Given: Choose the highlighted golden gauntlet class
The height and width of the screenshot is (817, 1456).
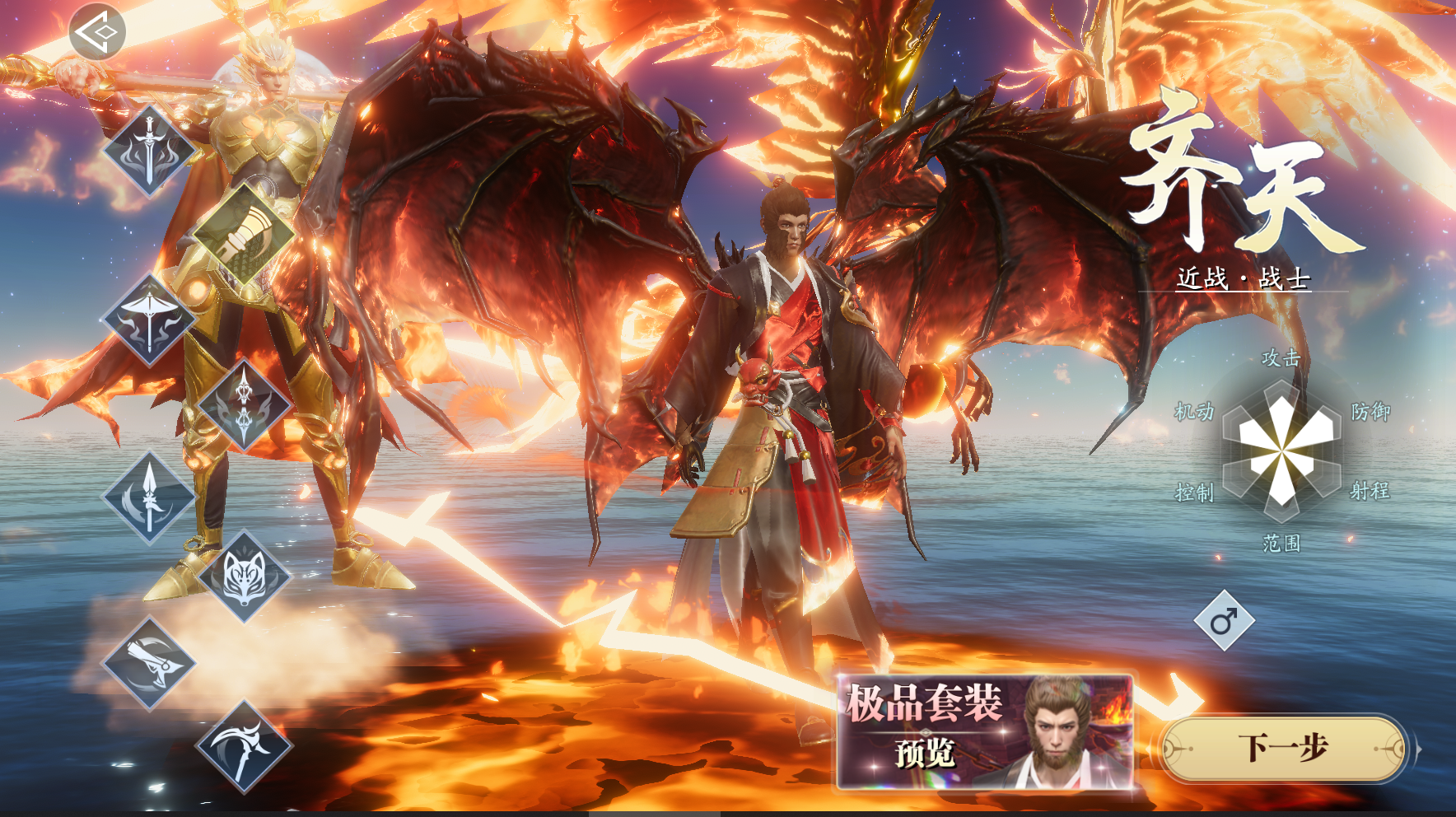Looking at the screenshot, I should point(244,235).
